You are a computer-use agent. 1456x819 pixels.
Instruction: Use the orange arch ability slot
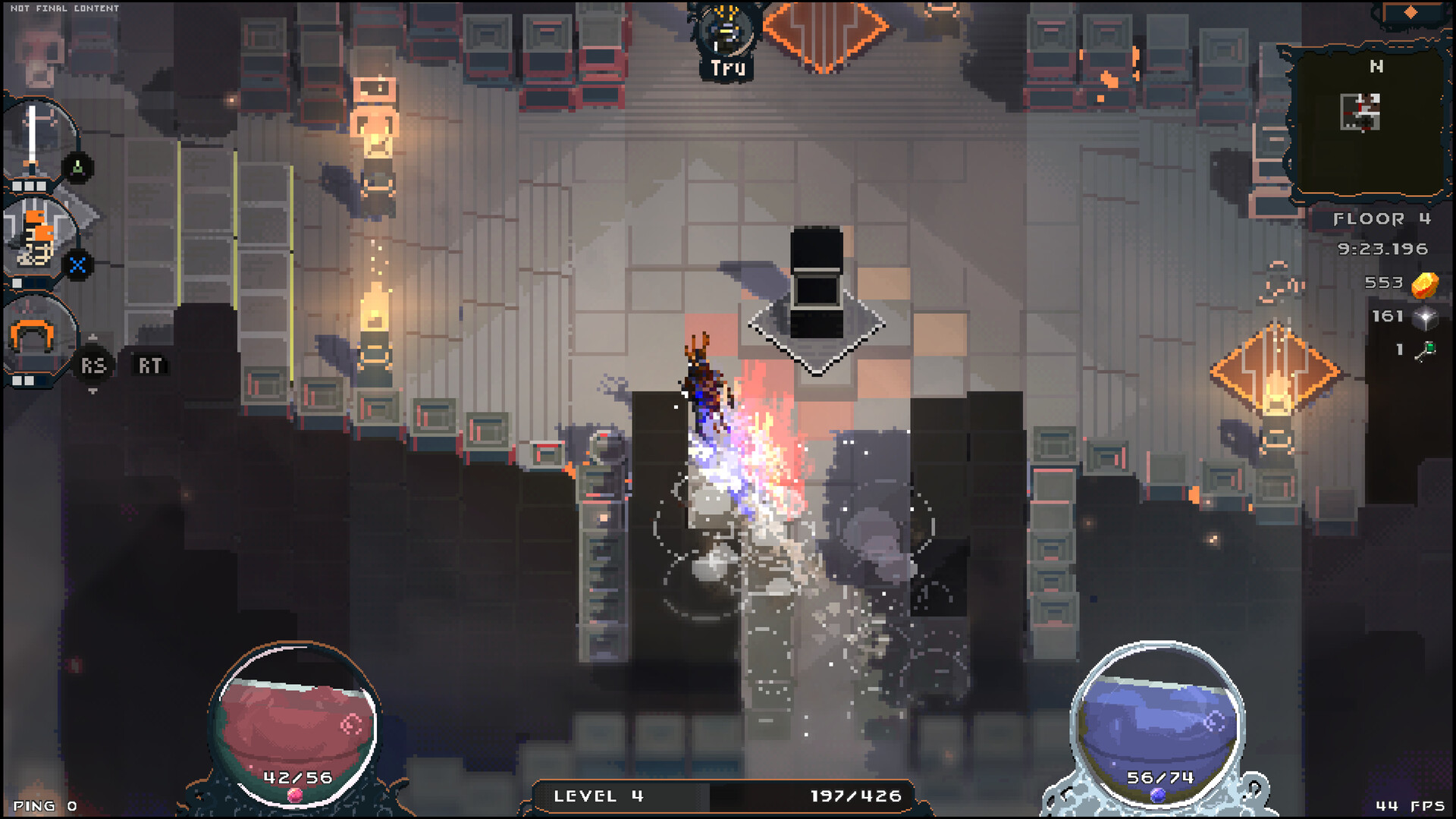[32, 337]
